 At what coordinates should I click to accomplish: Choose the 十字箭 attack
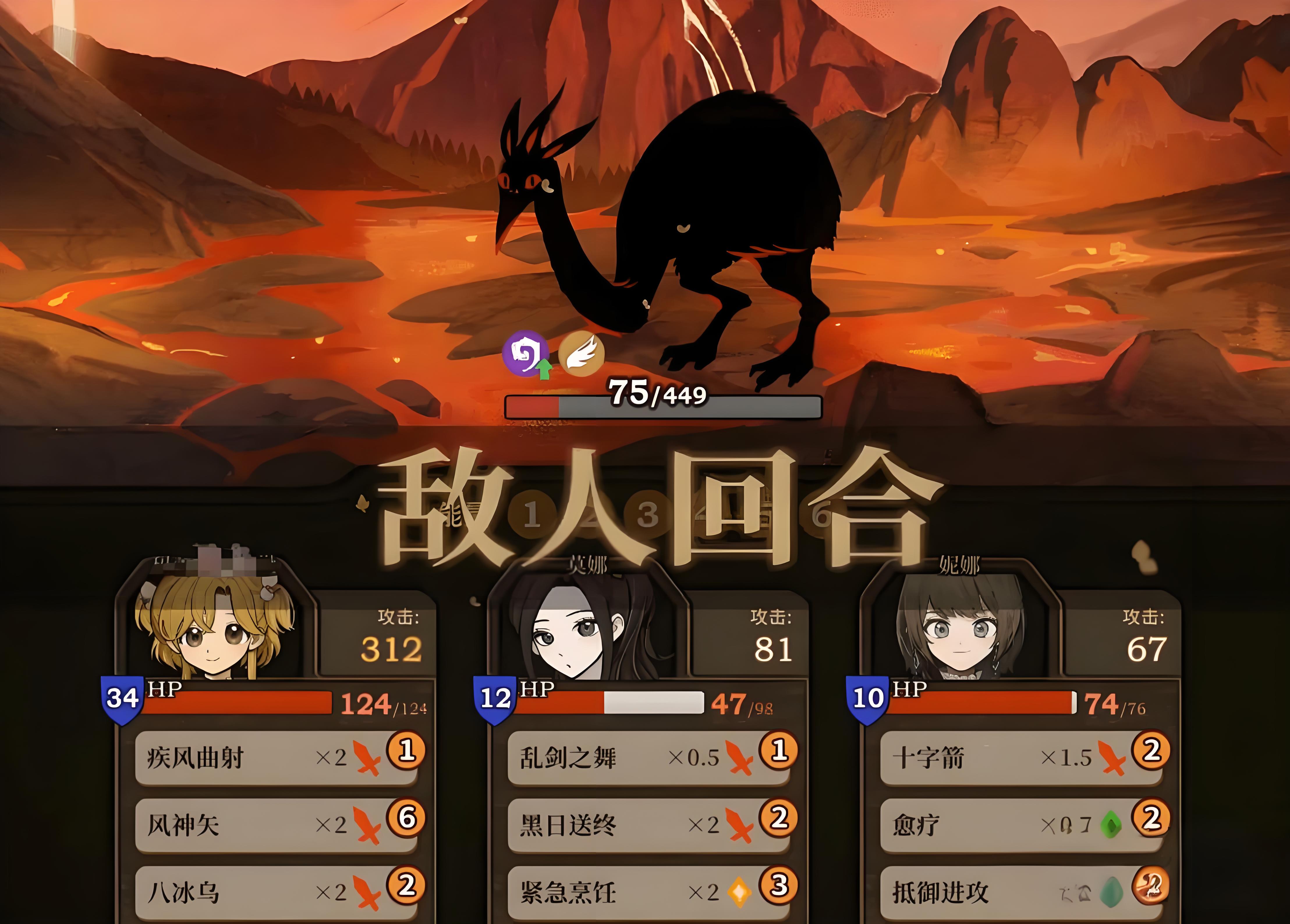(x=1021, y=757)
